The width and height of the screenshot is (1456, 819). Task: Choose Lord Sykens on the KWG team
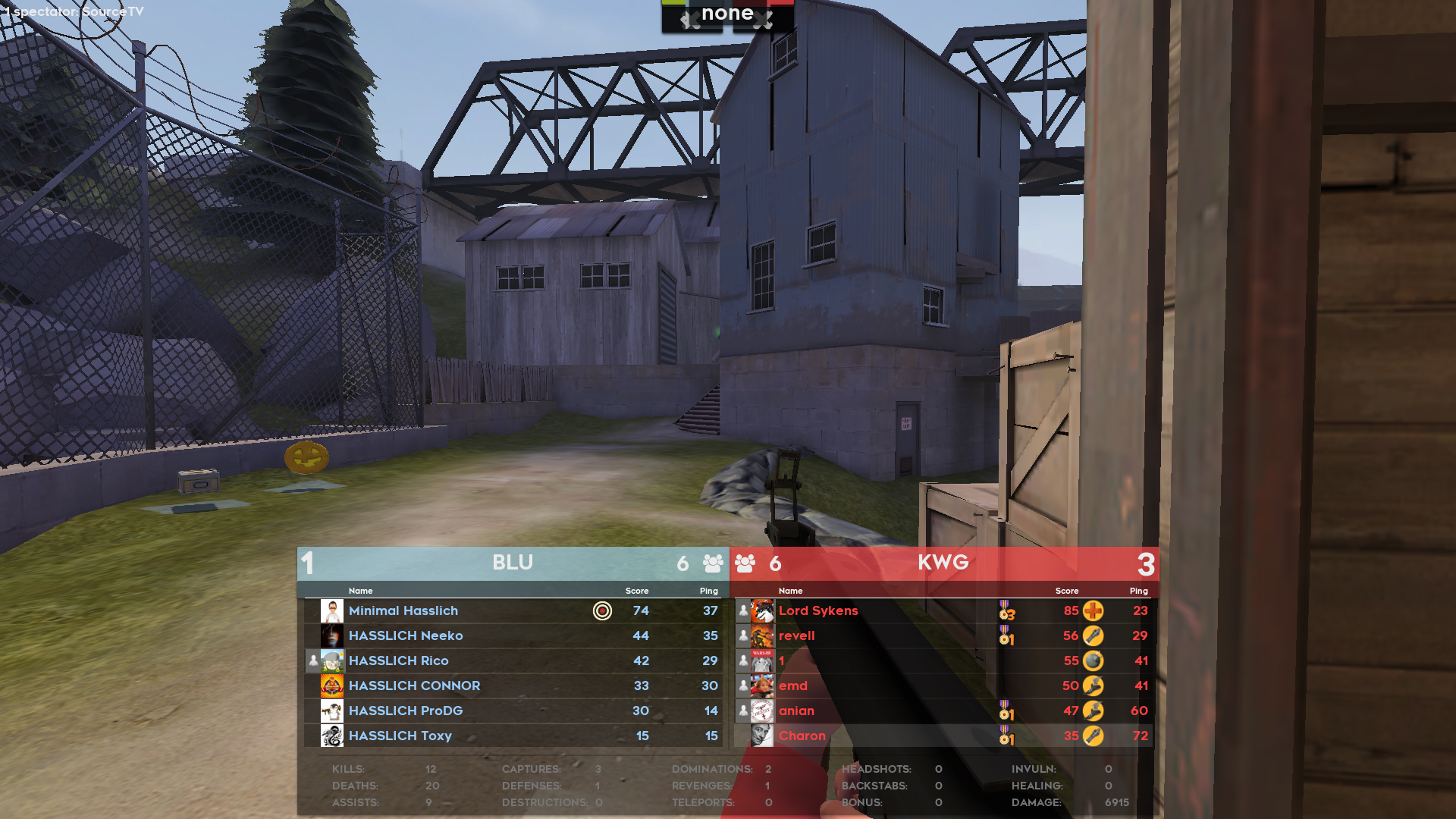coord(818,610)
